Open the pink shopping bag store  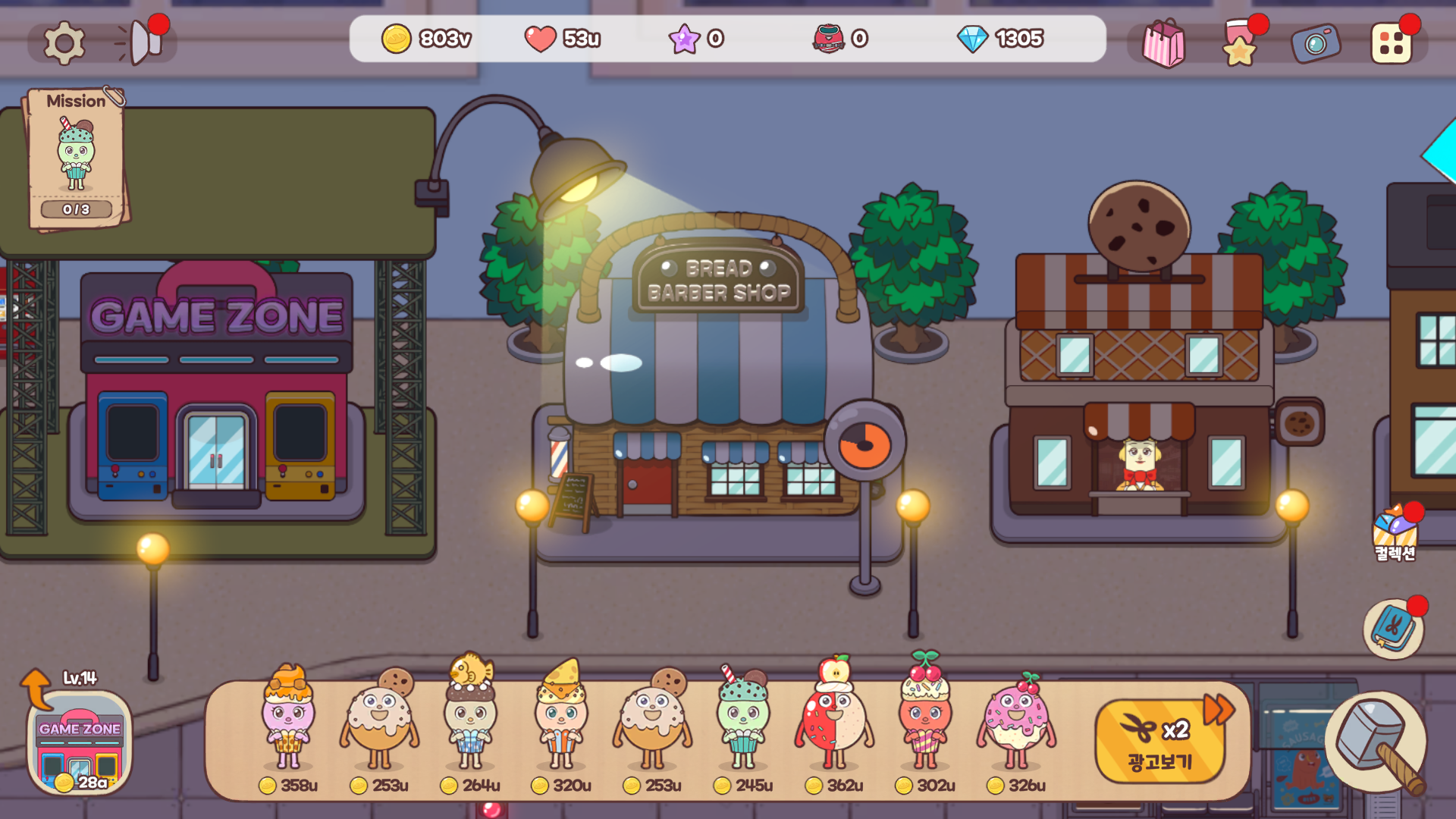click(x=1164, y=42)
